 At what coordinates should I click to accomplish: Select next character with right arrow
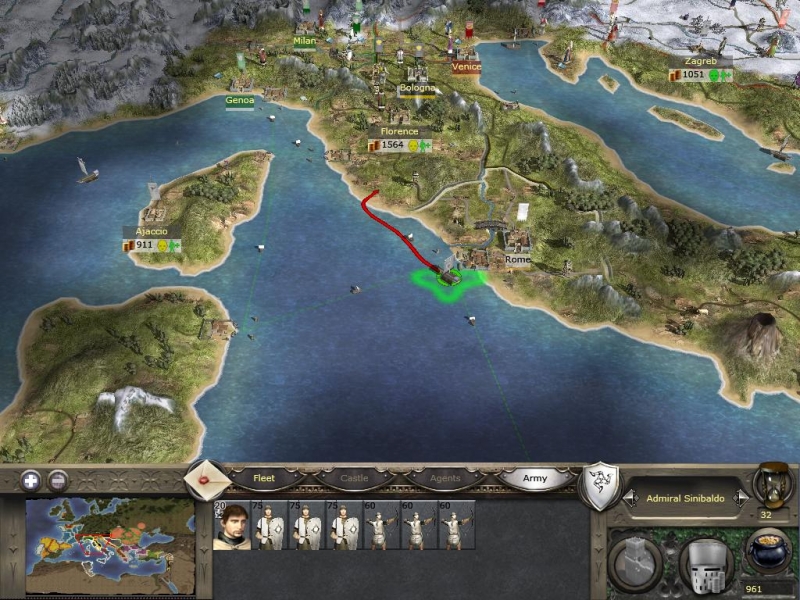coord(740,497)
